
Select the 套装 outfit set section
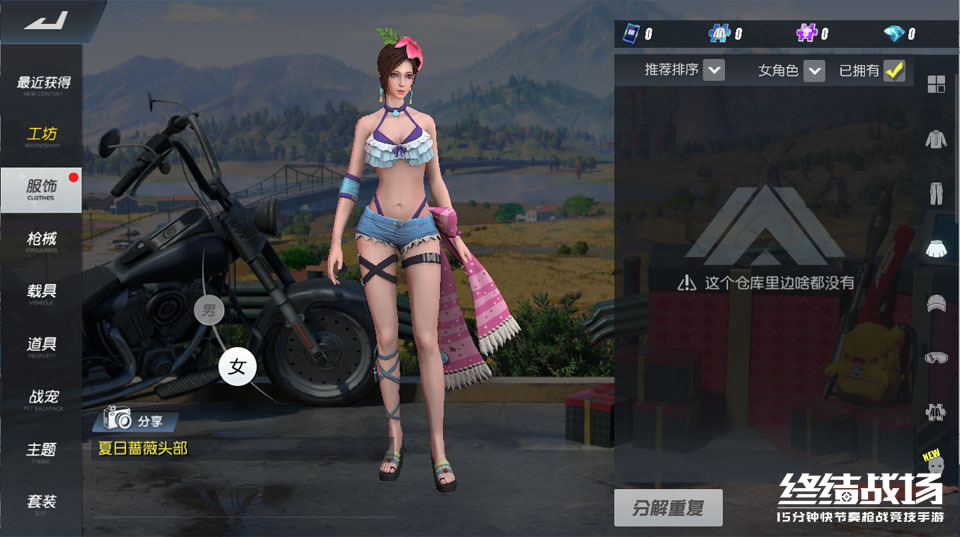point(42,503)
